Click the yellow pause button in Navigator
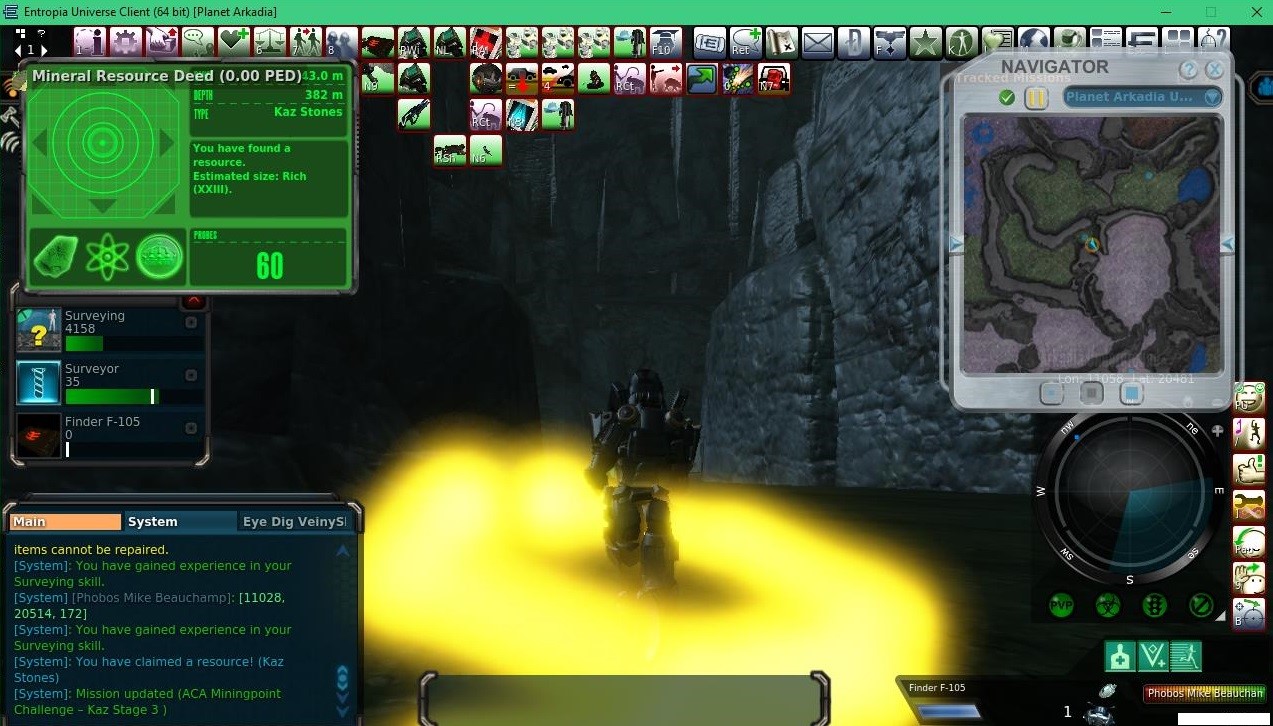 point(1036,97)
